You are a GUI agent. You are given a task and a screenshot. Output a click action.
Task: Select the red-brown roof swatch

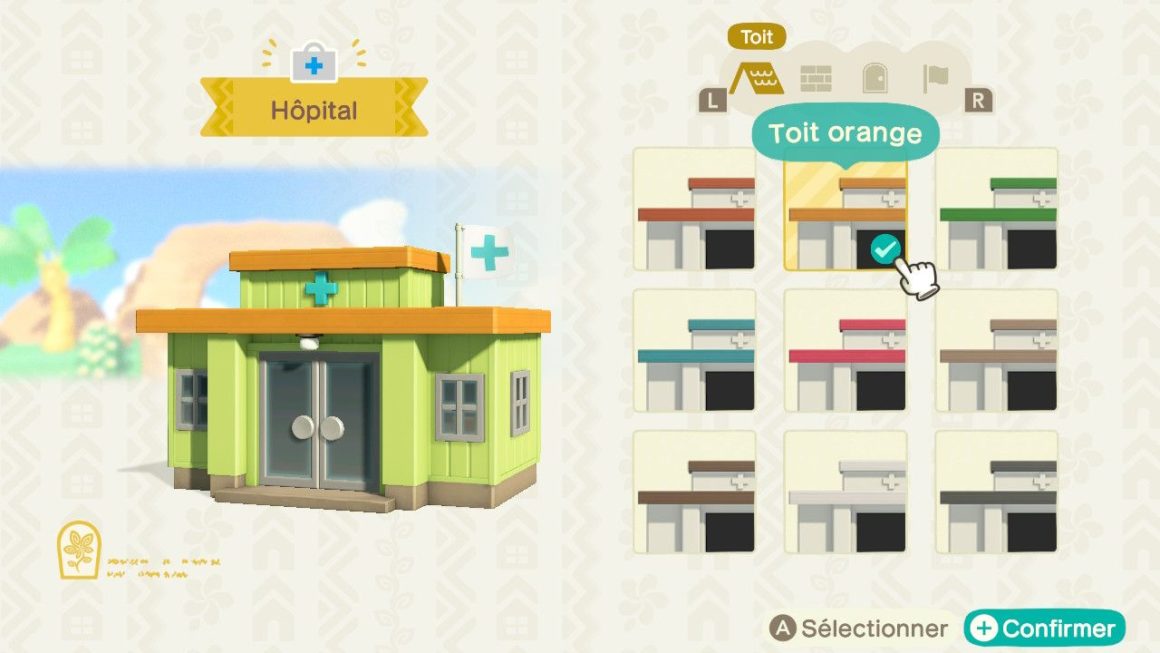[x=695, y=209]
